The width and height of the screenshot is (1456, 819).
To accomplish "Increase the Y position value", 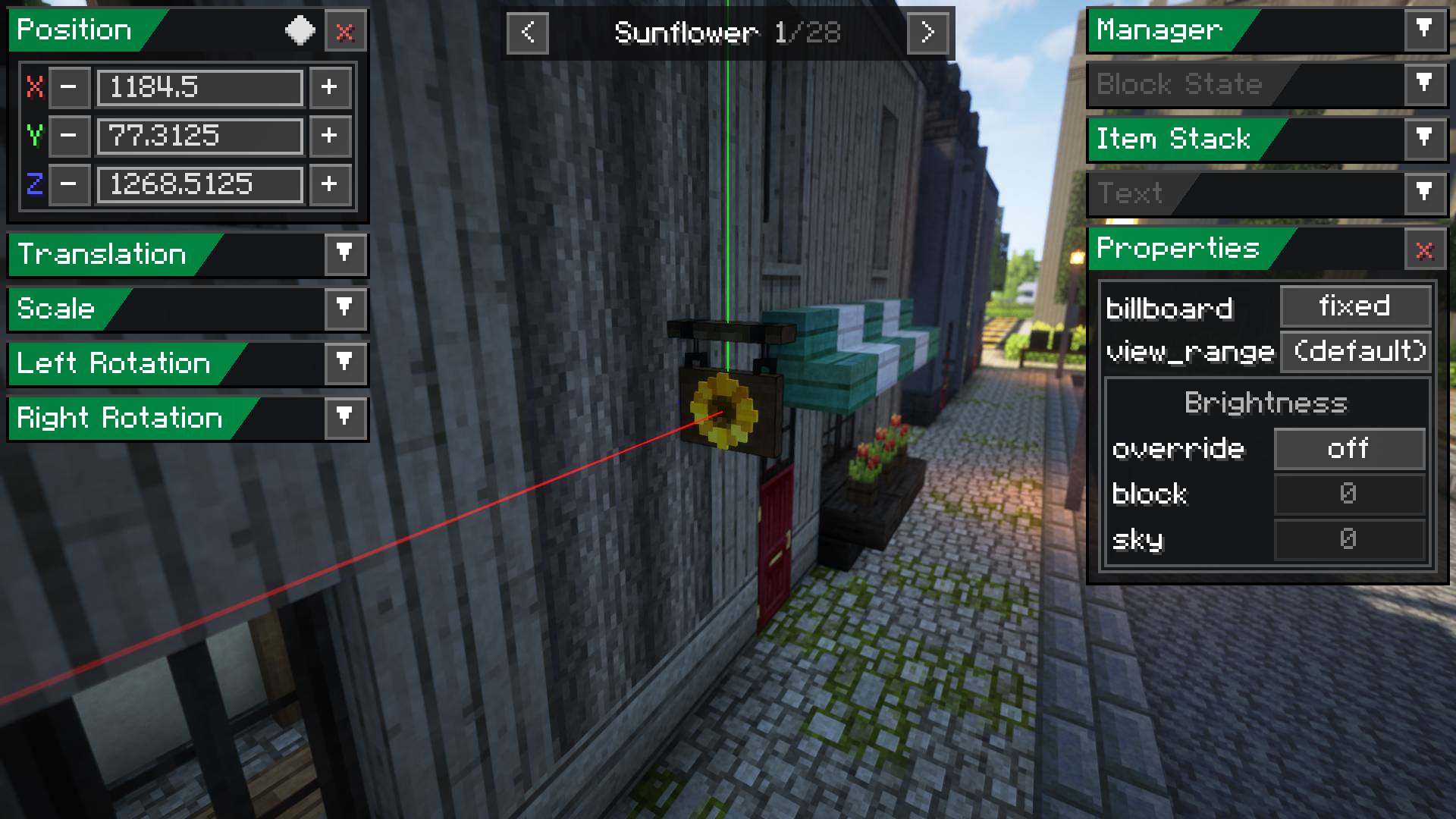I will pos(330,136).
